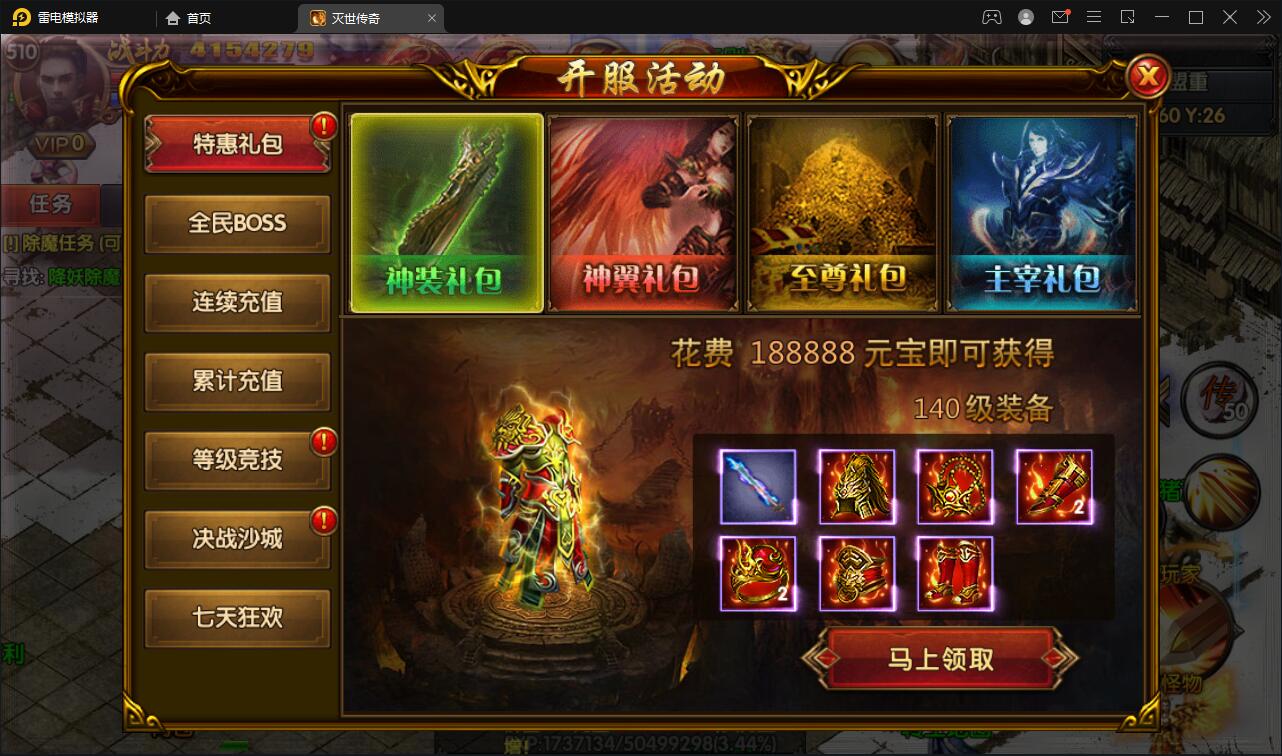The height and width of the screenshot is (756, 1282).
Task: Click the circular 传50 badge on right edge
Action: [1218, 398]
